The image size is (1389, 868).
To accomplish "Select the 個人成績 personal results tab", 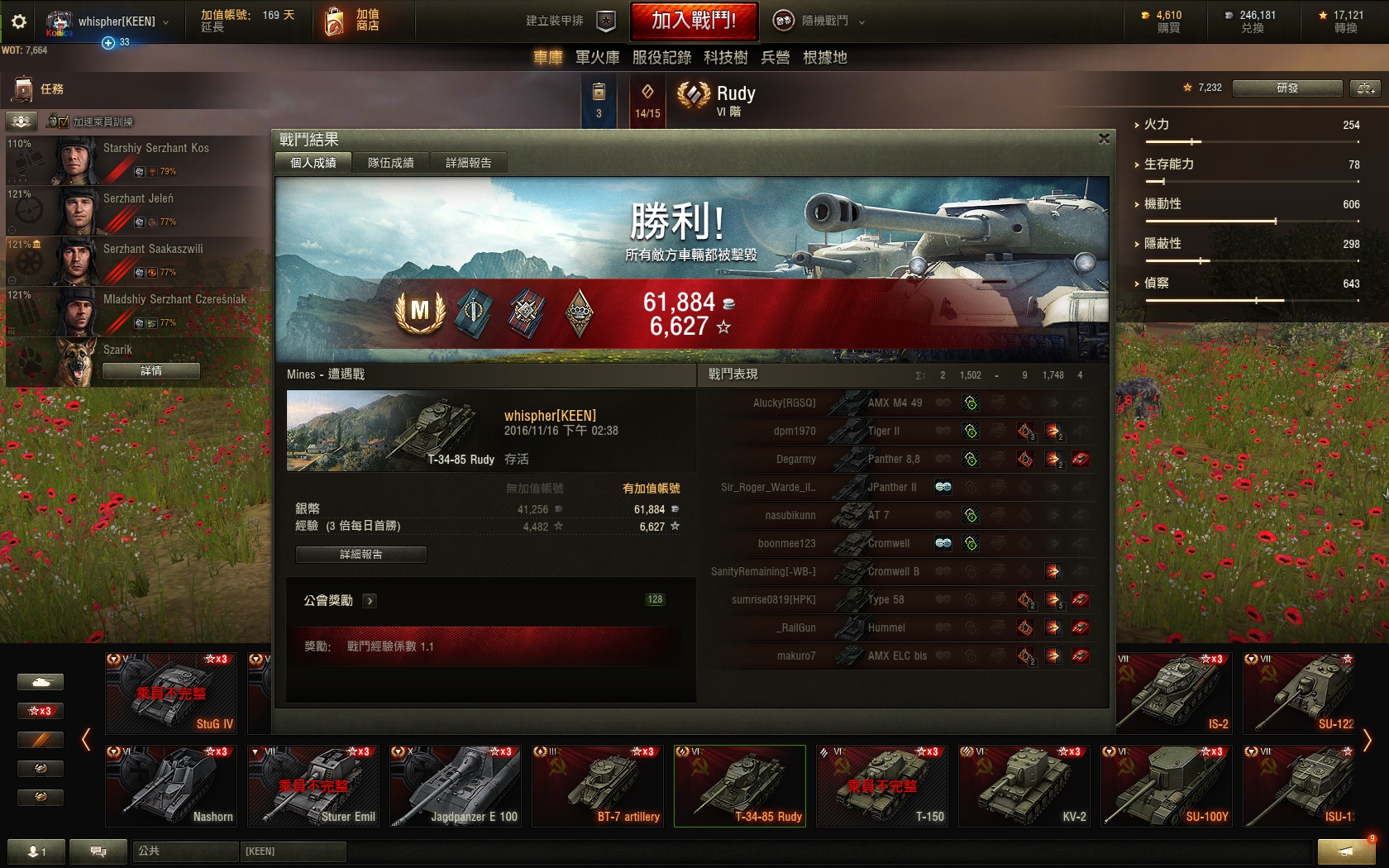I will coord(313,163).
